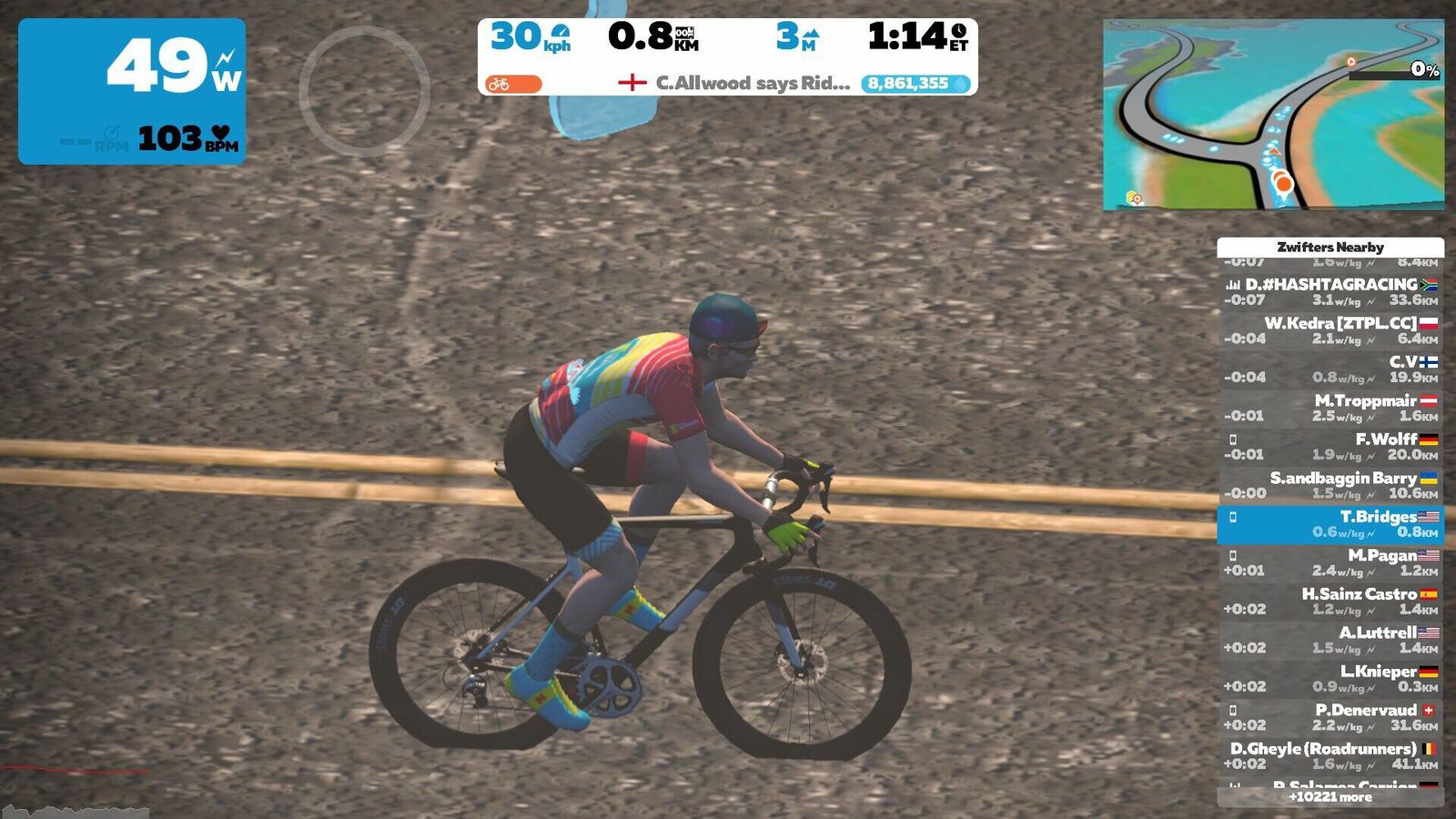
Task: Open the C.Allwood chat message
Action: click(x=735, y=83)
